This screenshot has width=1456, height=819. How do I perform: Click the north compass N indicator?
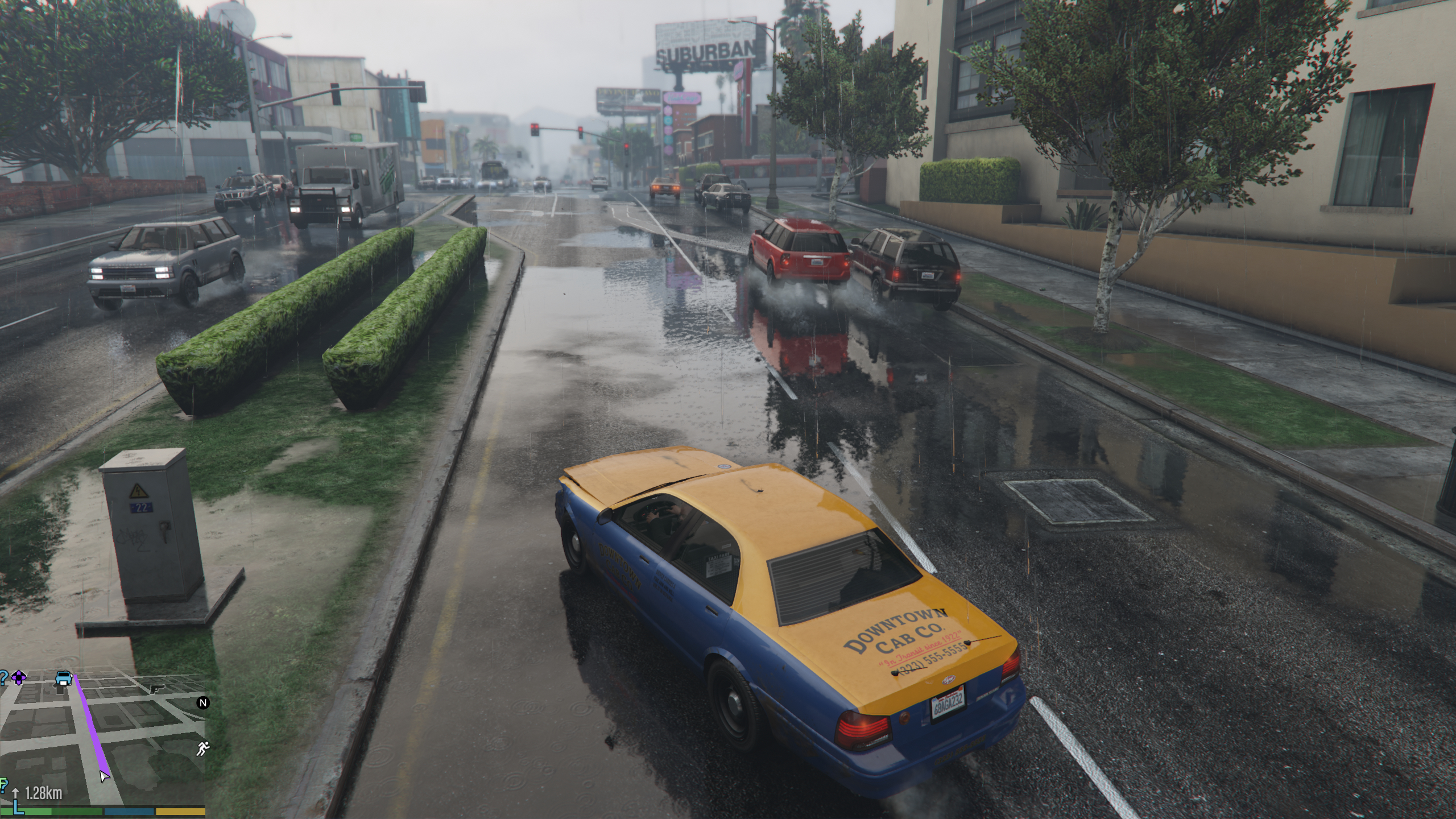(x=203, y=703)
